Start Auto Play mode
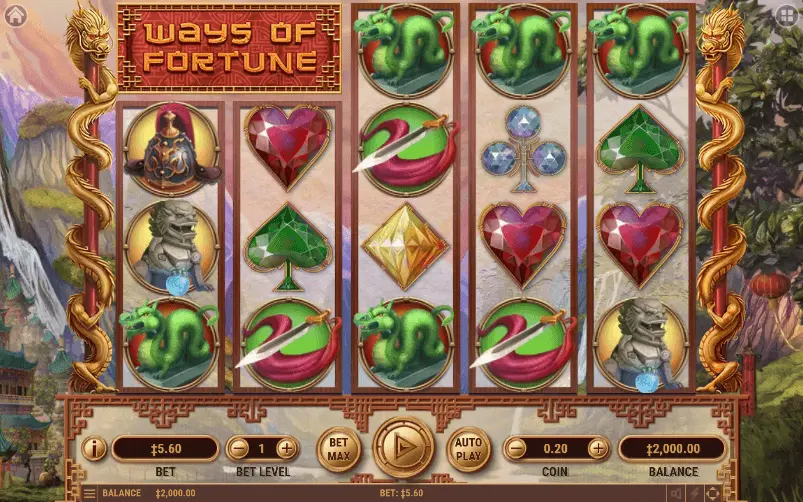The image size is (803, 502). [468, 448]
